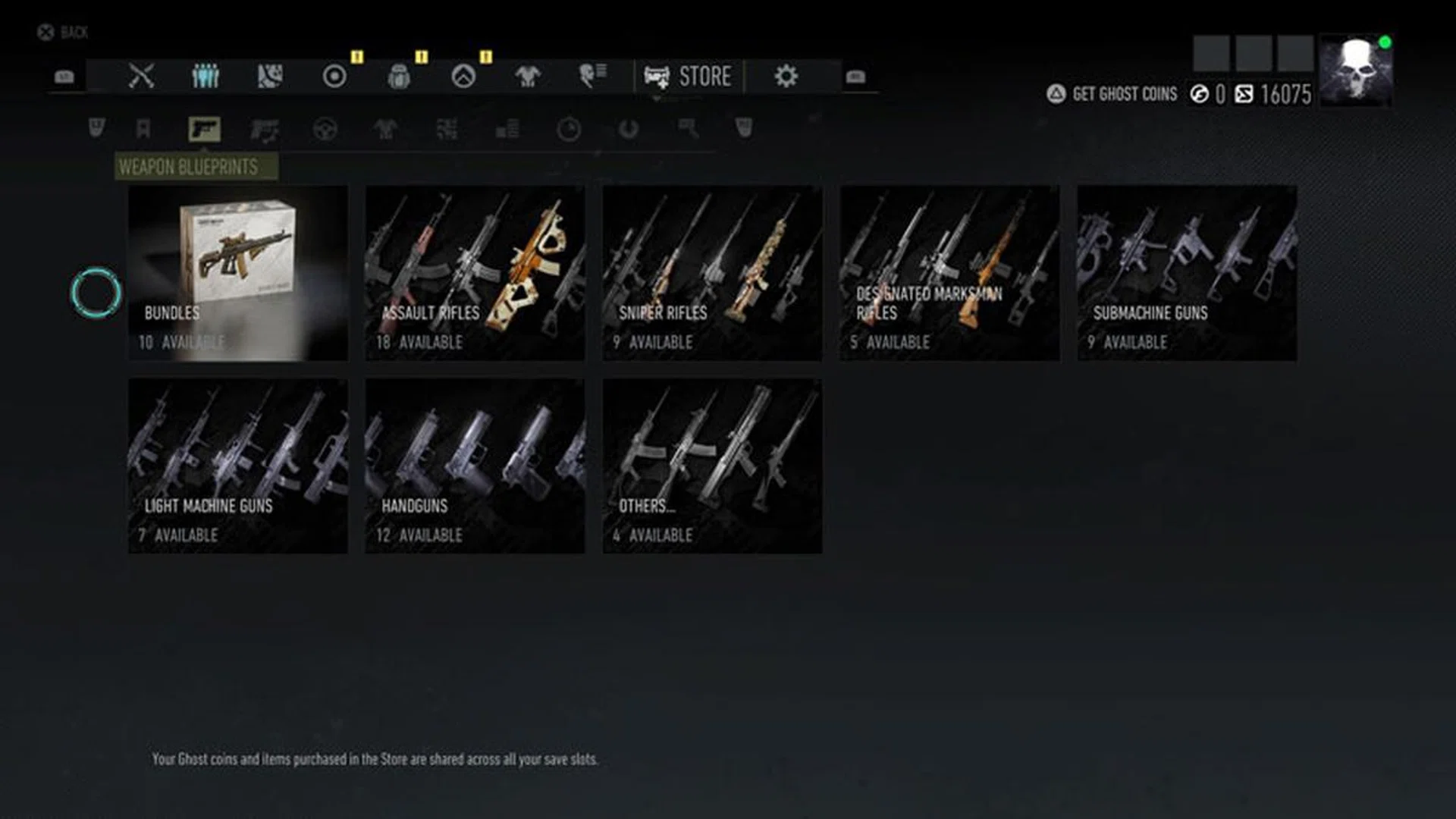The image size is (1456, 819).
Task: Open the Settings gear icon
Action: tap(789, 74)
